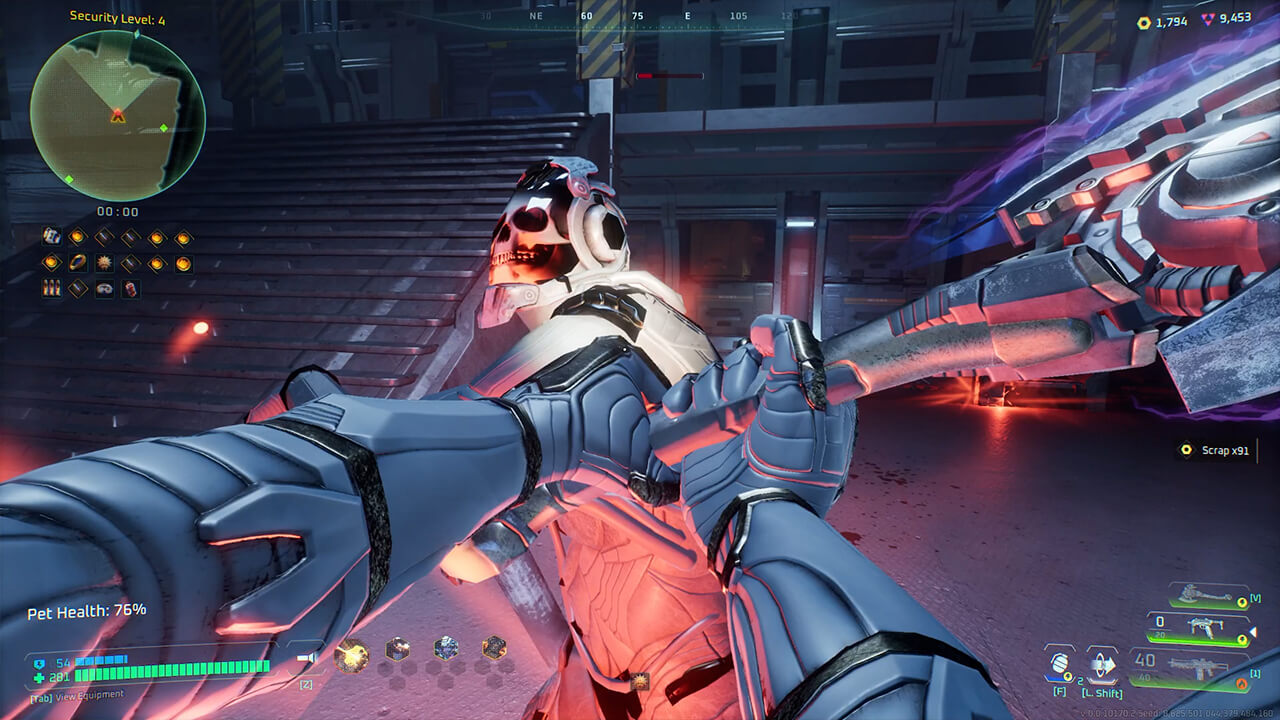
Task: Click the dodge-roll icon above [L. Shift]
Action: click(1103, 664)
